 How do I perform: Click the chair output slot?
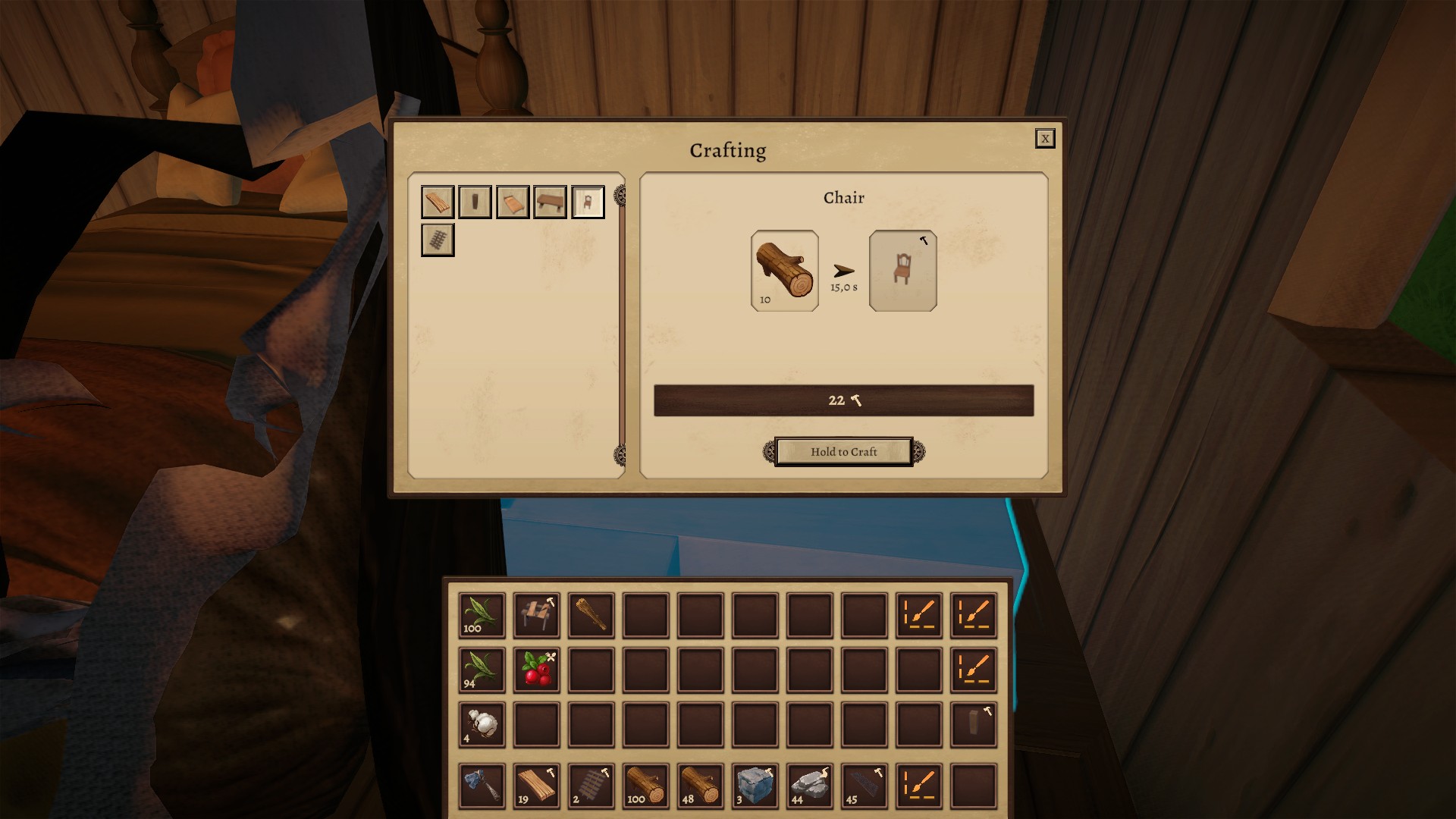coord(902,271)
